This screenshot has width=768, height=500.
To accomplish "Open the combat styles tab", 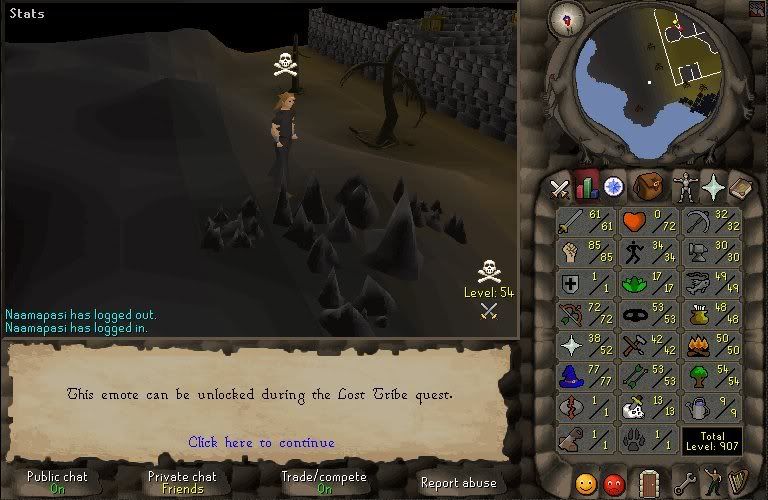I will pos(560,186).
